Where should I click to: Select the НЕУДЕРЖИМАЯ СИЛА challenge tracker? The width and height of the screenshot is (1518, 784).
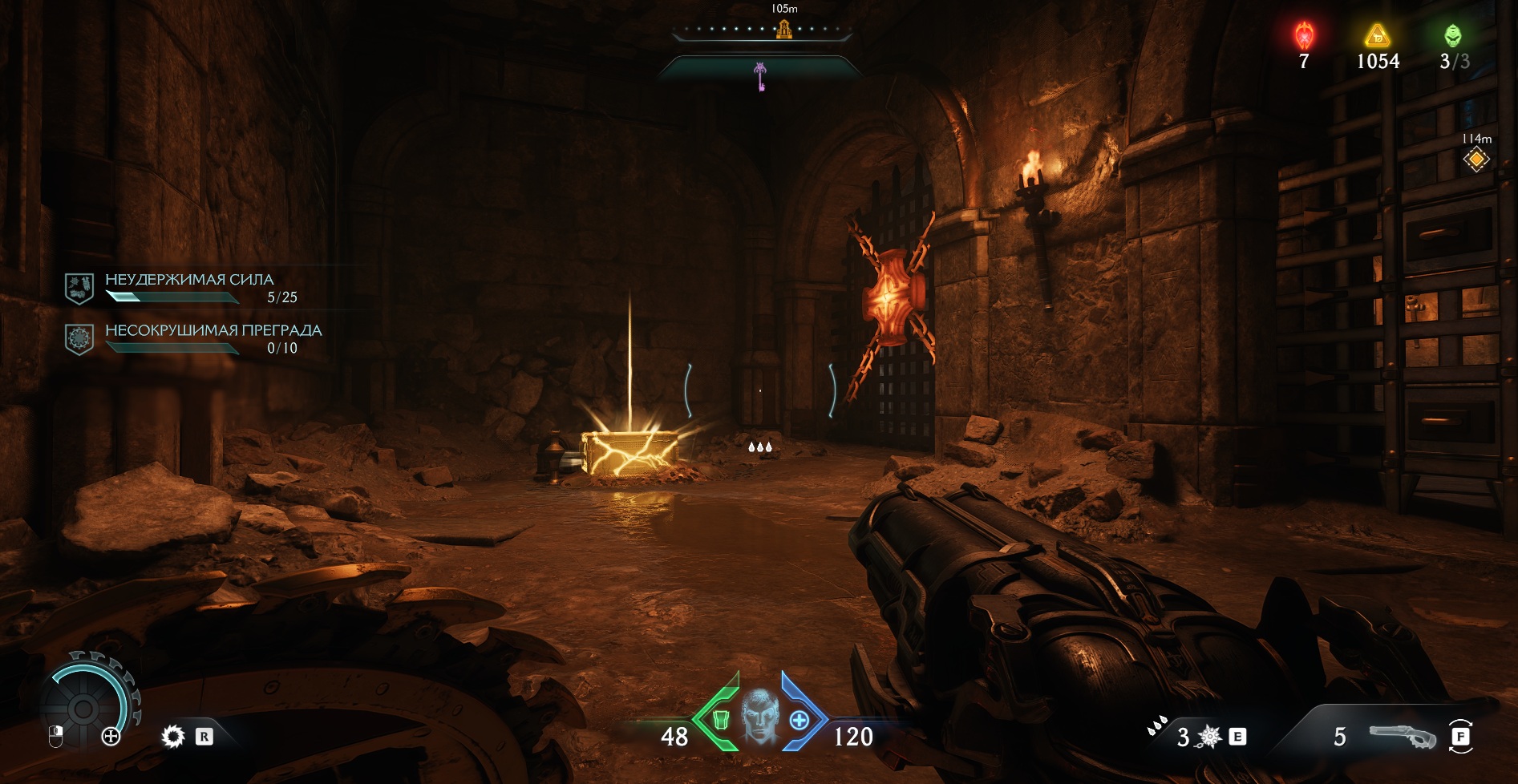coord(189,287)
